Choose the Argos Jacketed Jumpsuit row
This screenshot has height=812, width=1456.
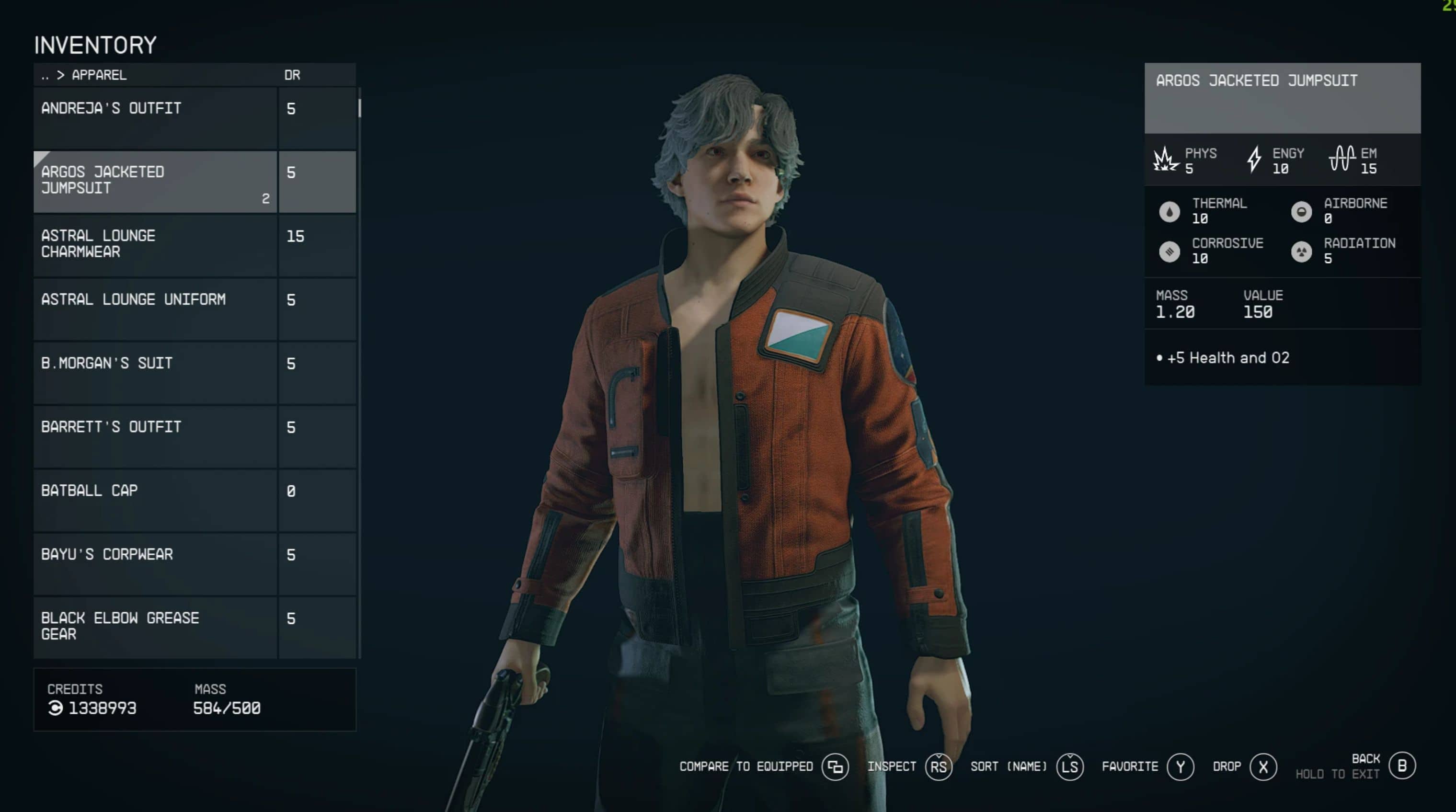coord(155,182)
